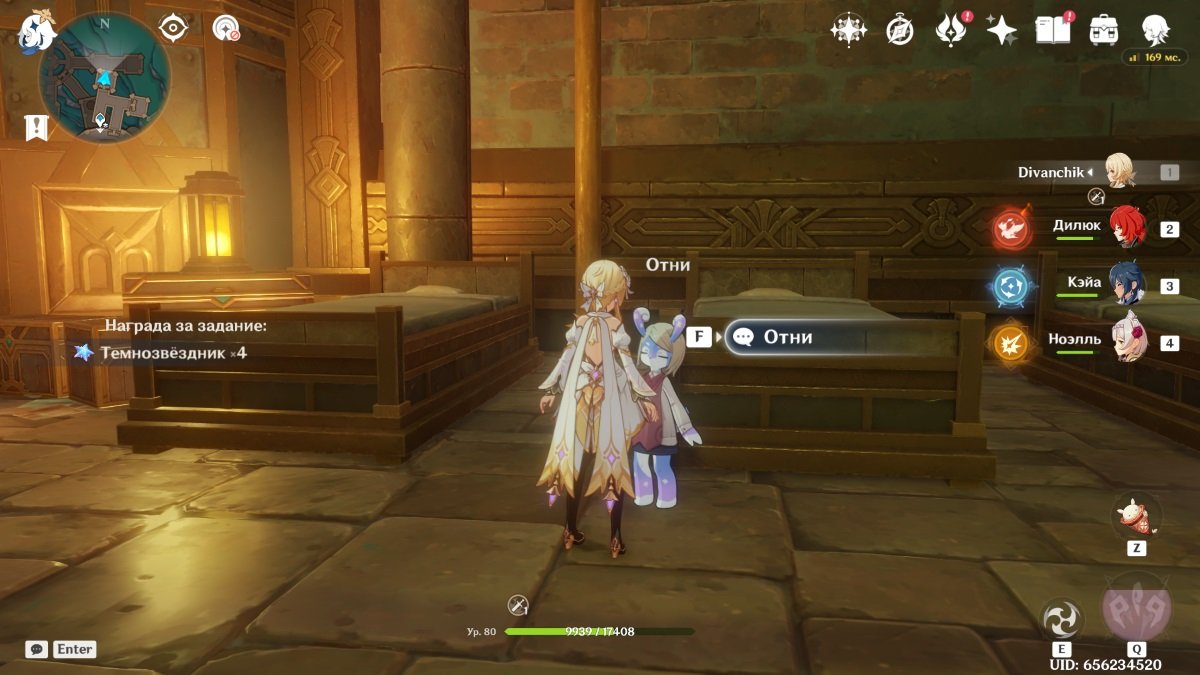Screen dimensions: 1200x675
Task: Open the adventurer compass icon
Action: click(900, 31)
